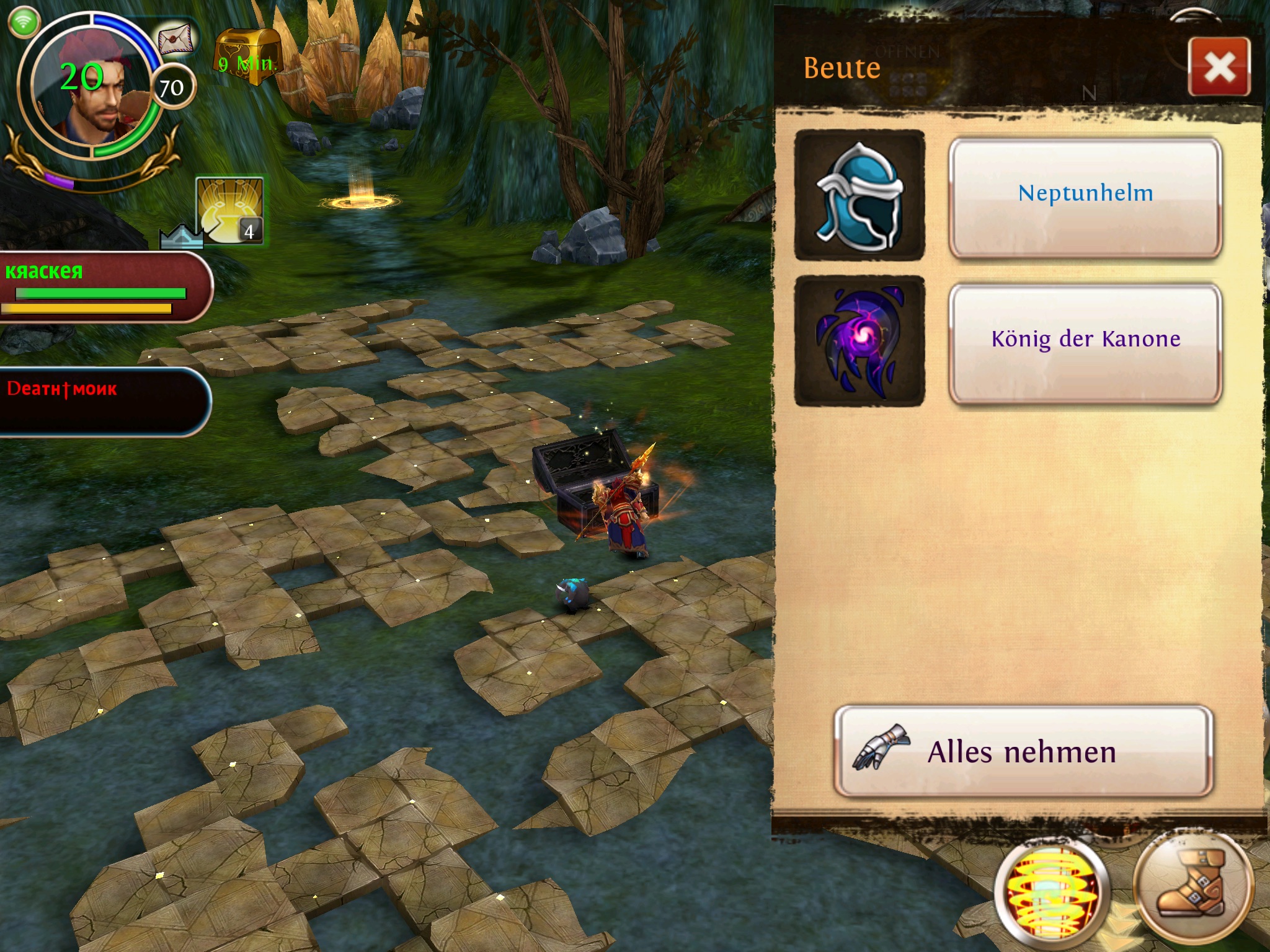1270x952 pixels.
Task: Click the Alles nehmen button
Action: tap(1023, 751)
